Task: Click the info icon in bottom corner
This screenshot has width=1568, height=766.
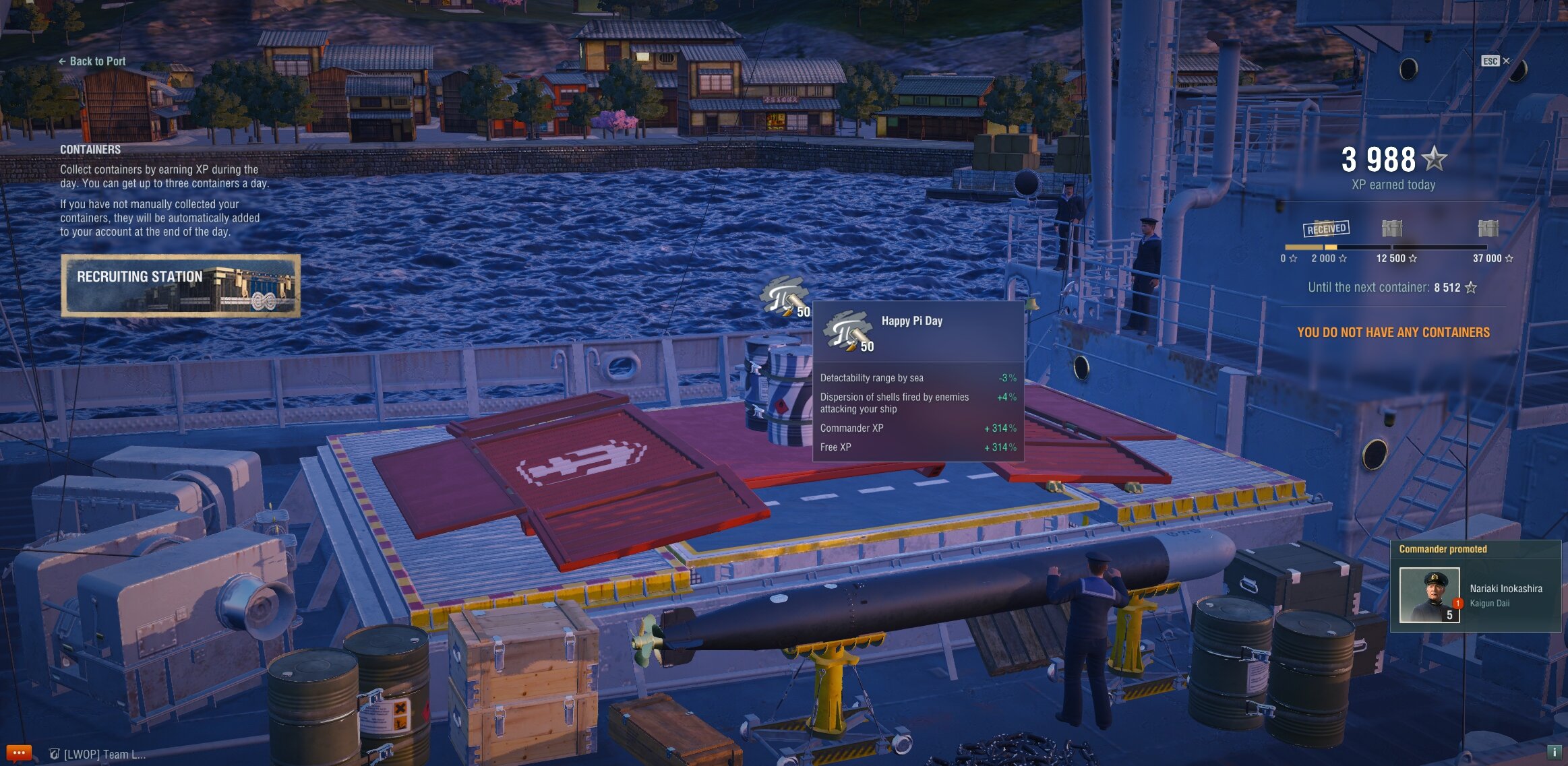Action: click(1554, 752)
